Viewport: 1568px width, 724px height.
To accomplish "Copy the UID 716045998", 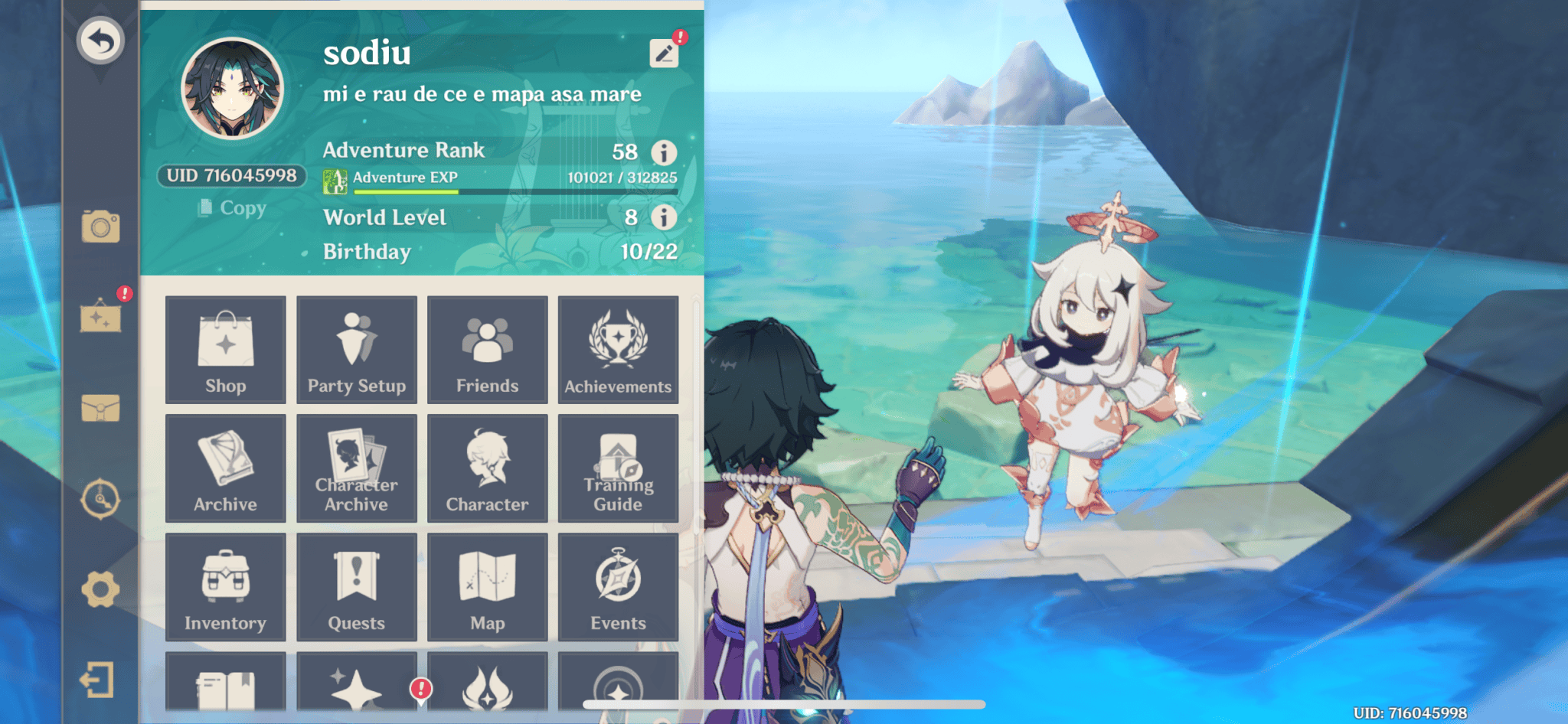I will pyautogui.click(x=232, y=208).
